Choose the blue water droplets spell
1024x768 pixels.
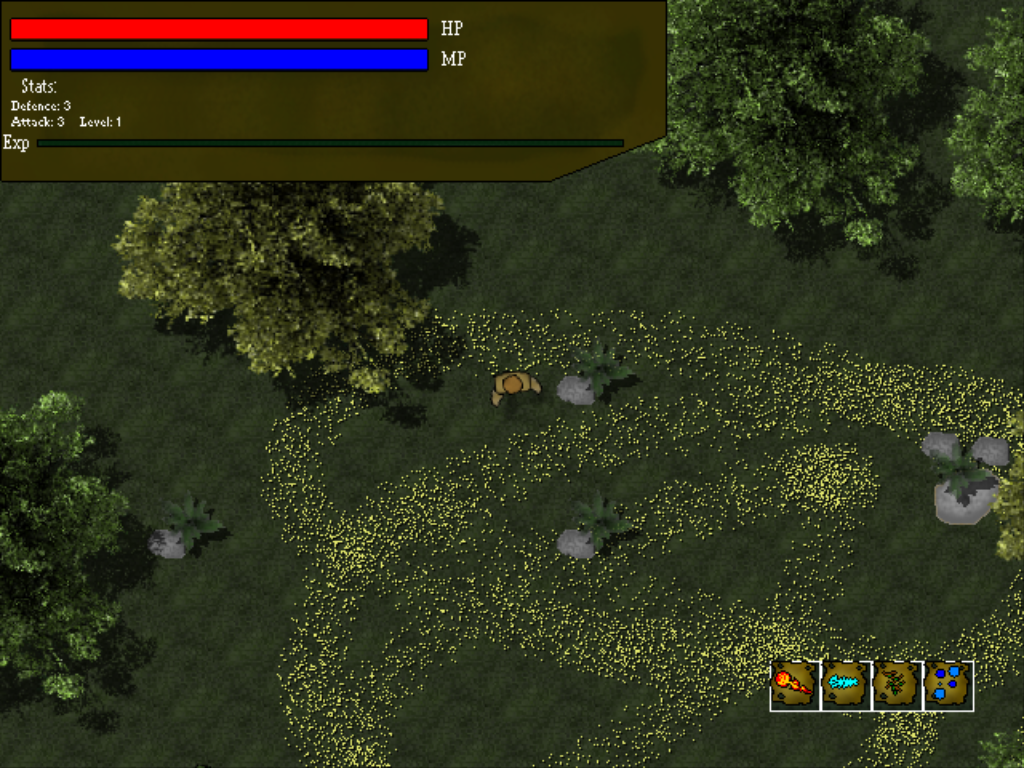pyautogui.click(x=948, y=685)
